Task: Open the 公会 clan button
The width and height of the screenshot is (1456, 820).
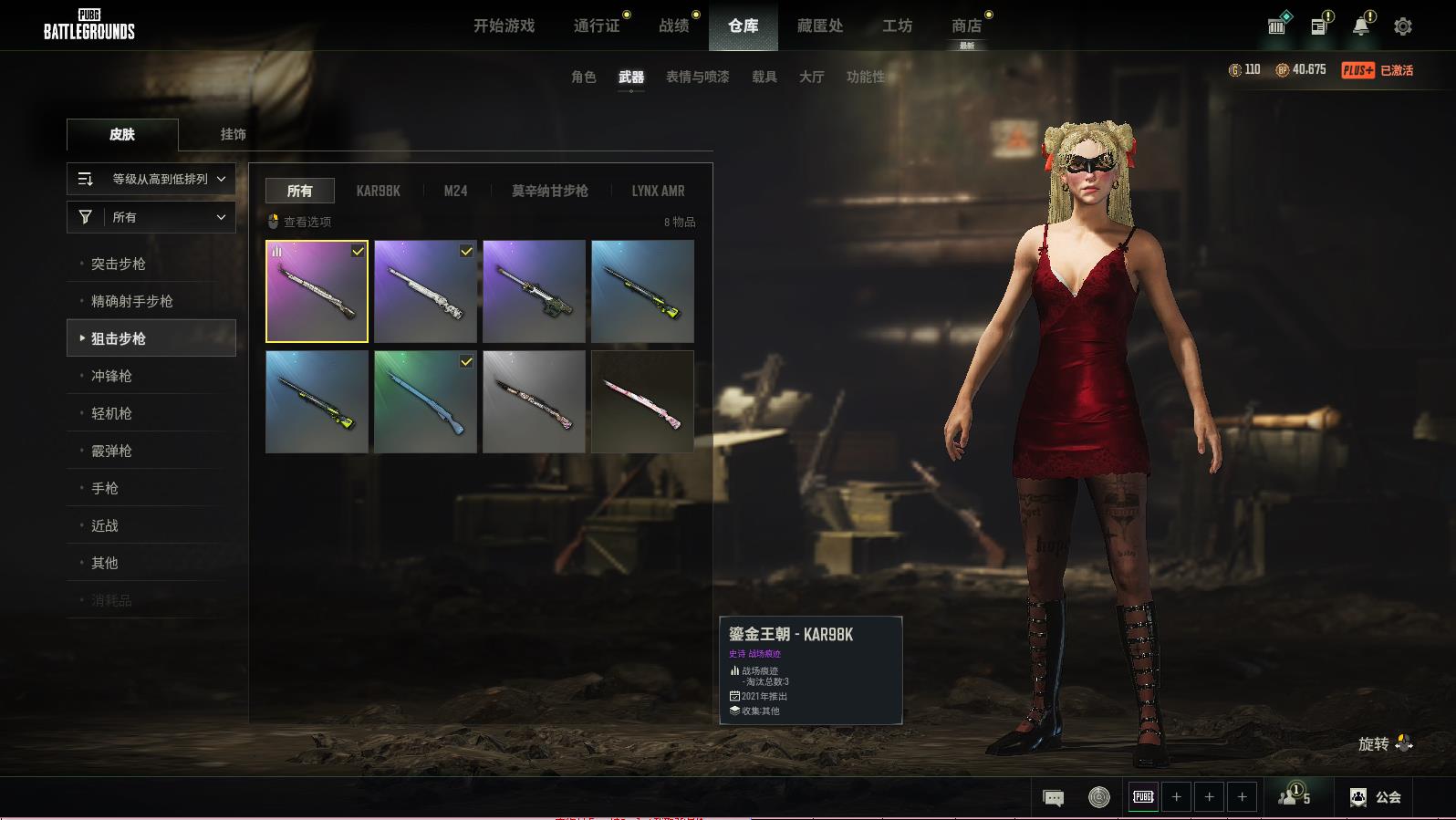Action: [1376, 797]
